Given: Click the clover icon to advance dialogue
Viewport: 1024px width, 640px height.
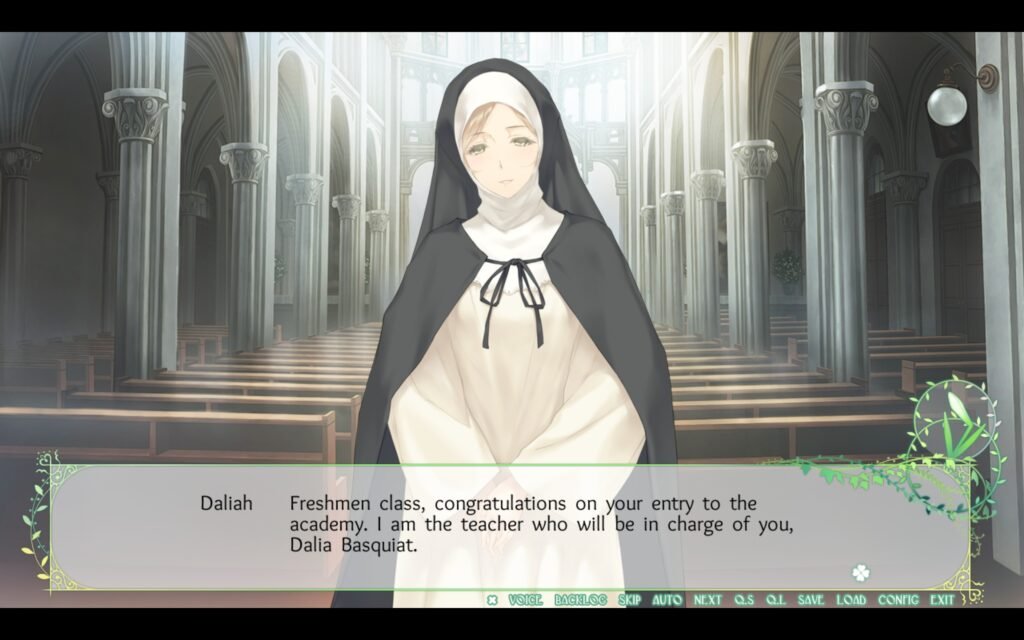Looking at the screenshot, I should tap(860, 573).
